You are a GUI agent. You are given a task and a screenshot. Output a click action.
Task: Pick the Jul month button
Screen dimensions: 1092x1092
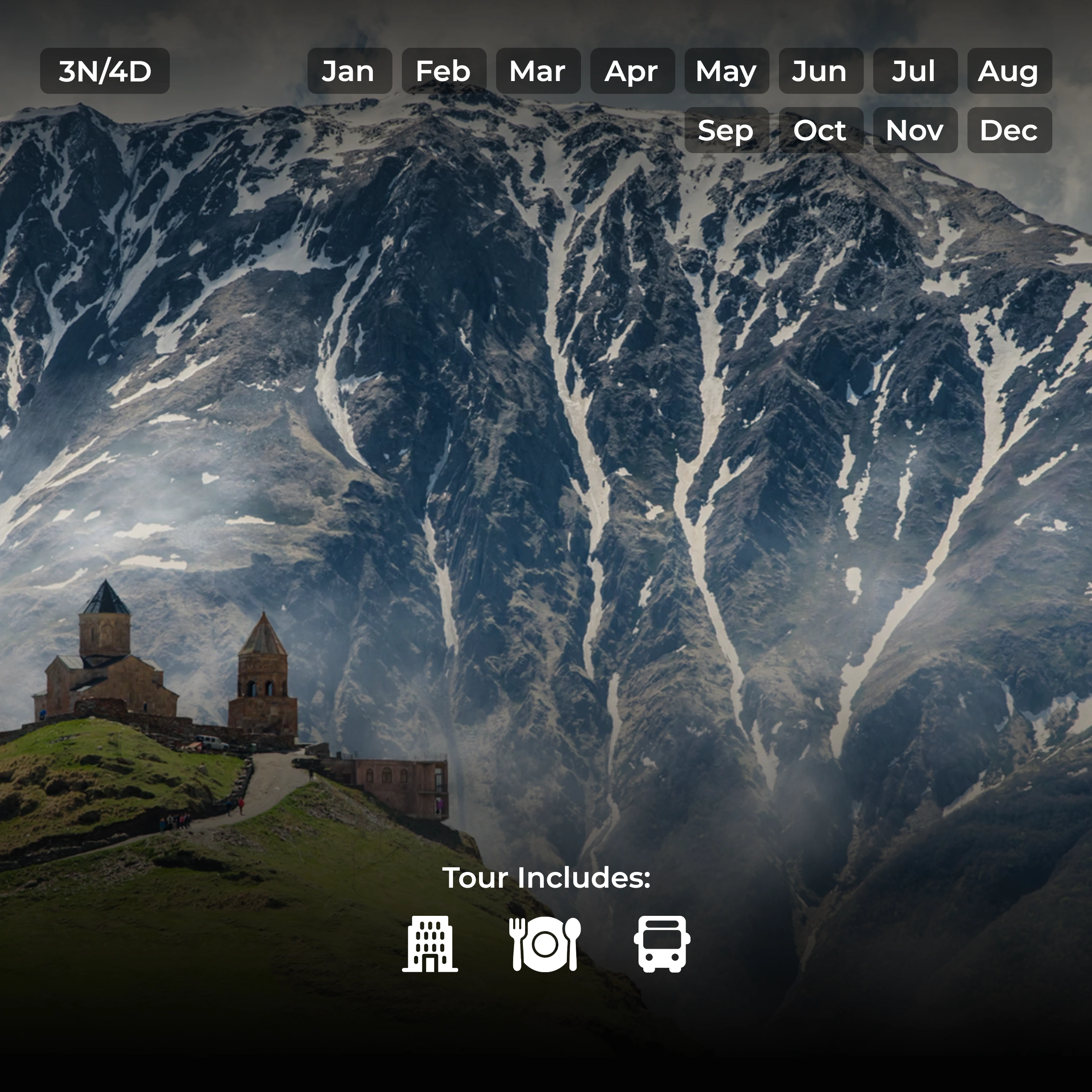(915, 71)
